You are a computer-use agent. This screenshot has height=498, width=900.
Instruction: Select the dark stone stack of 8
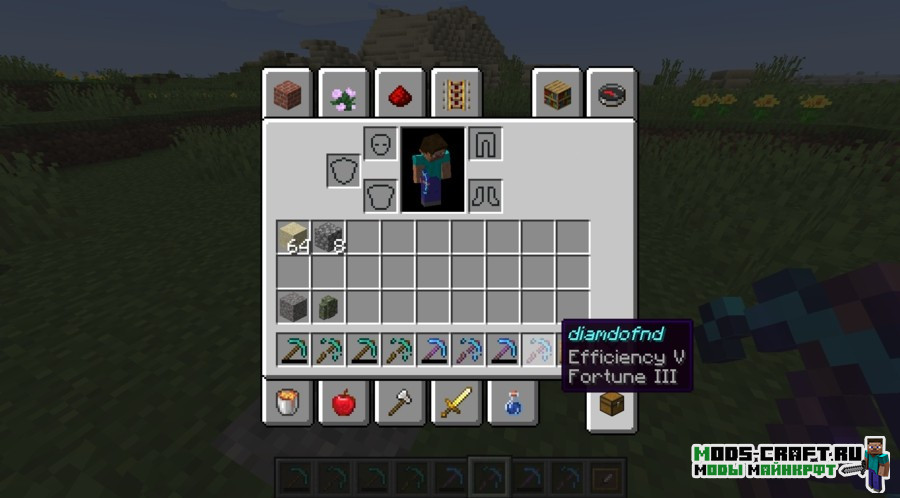[328, 238]
